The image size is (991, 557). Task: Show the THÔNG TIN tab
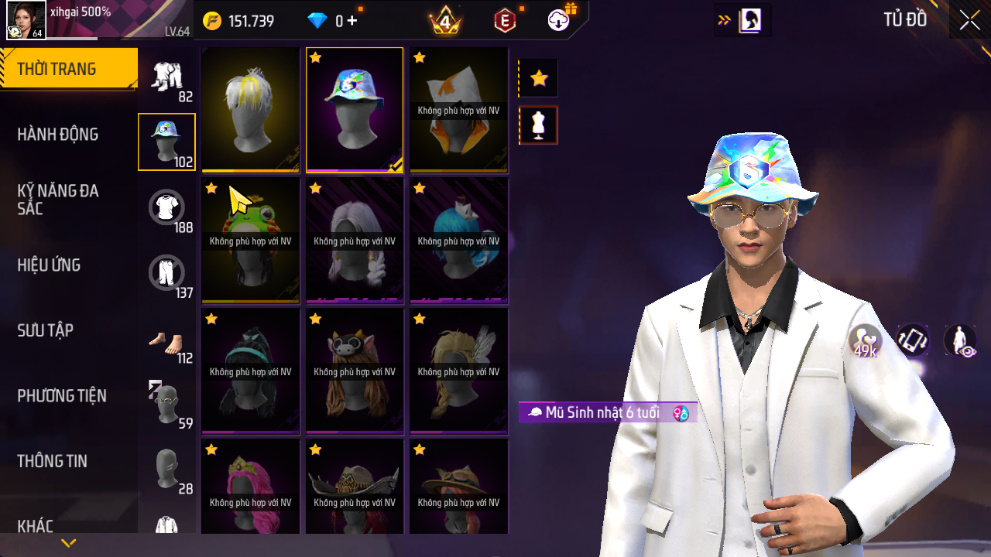pyautogui.click(x=52, y=461)
